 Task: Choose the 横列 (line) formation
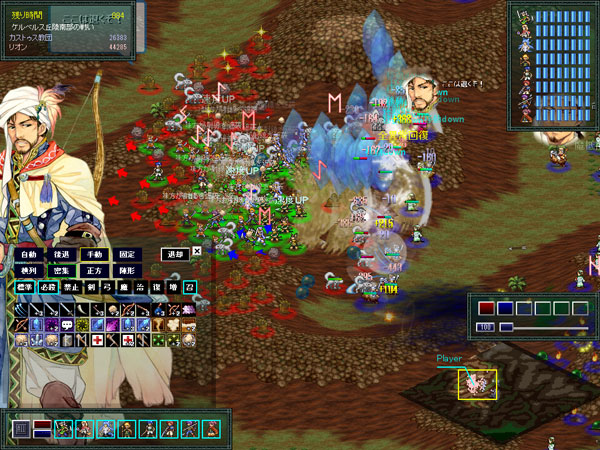(28, 270)
